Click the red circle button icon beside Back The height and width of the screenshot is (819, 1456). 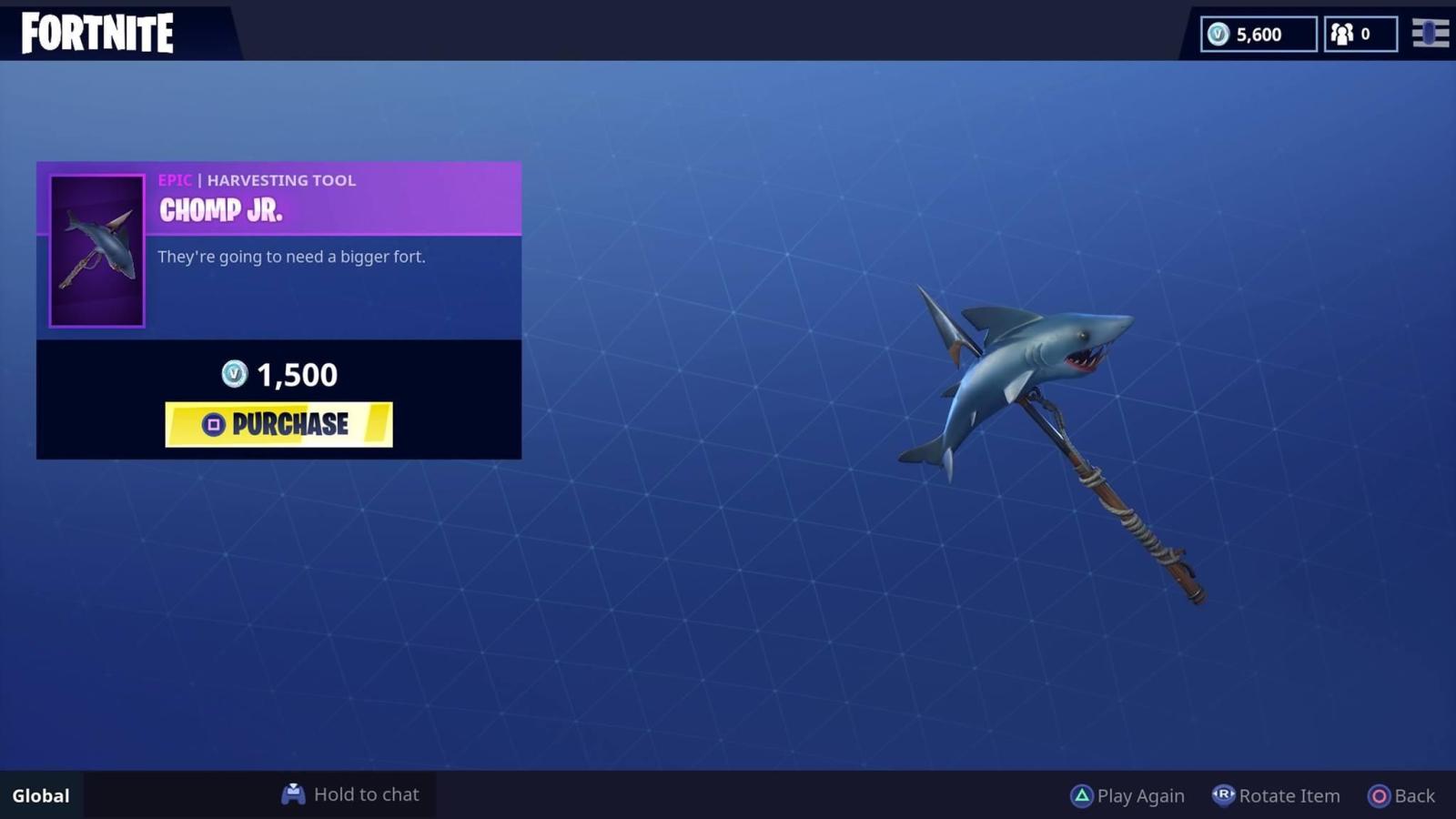click(1380, 795)
